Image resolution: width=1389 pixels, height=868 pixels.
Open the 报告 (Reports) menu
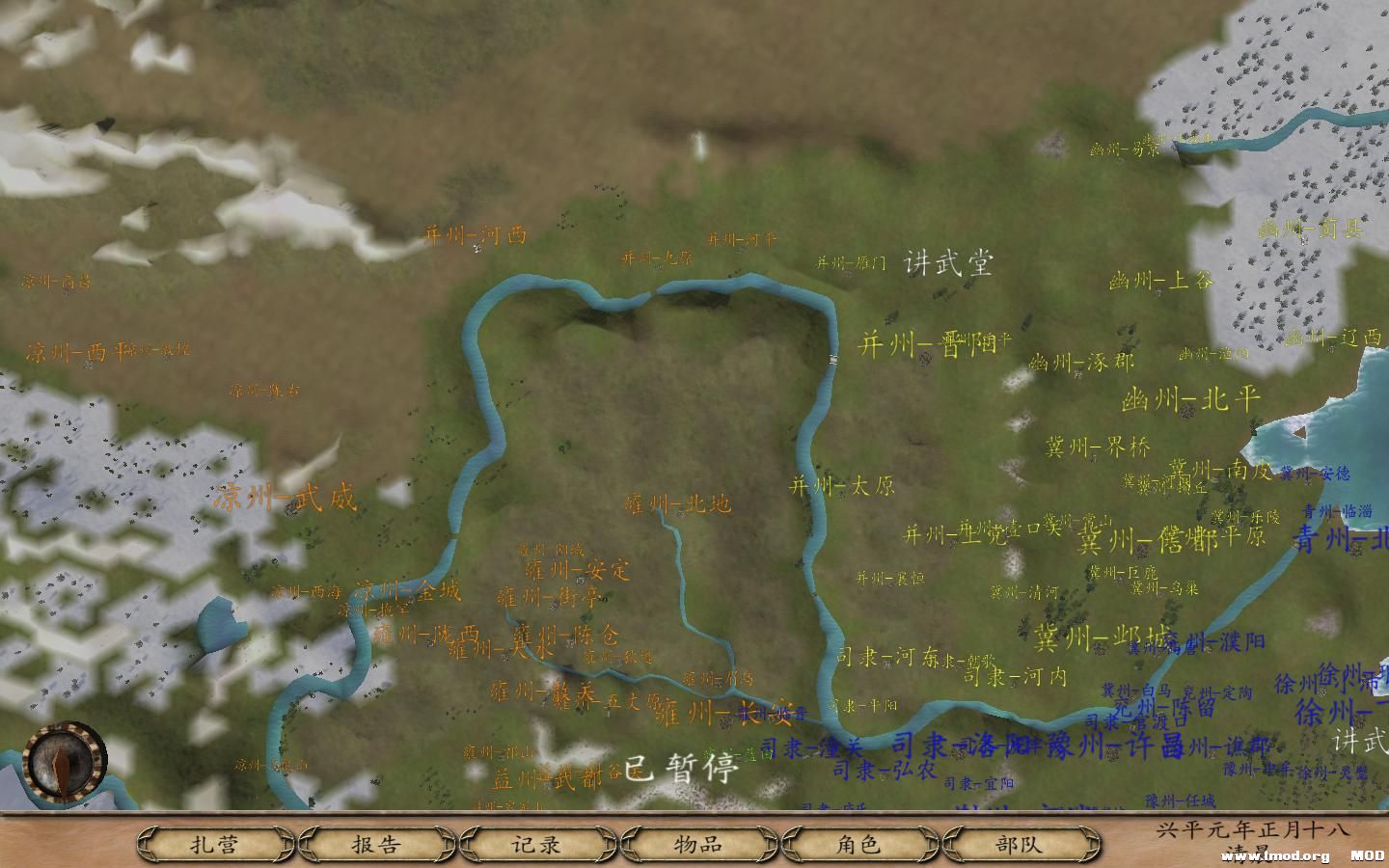coord(378,843)
